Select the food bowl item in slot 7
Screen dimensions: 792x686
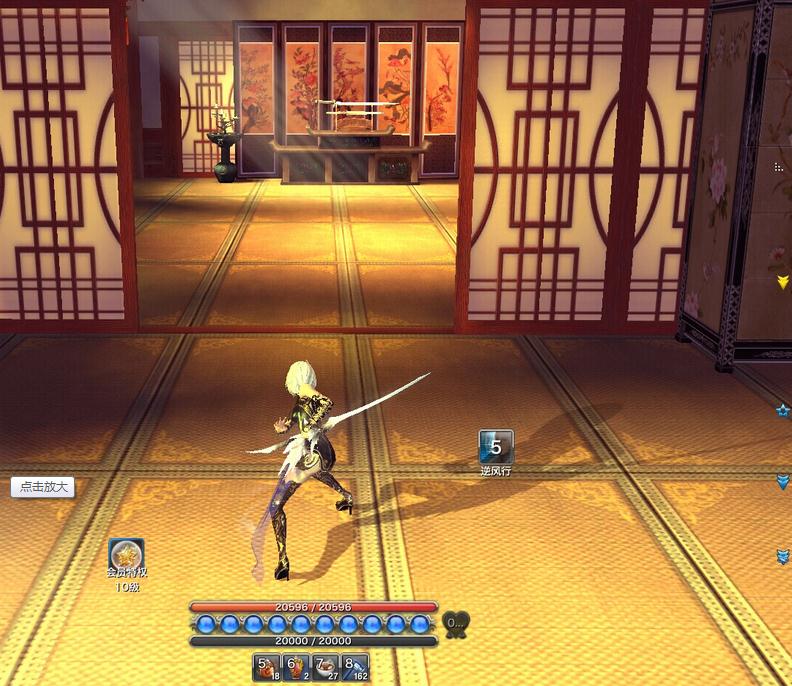(x=326, y=667)
